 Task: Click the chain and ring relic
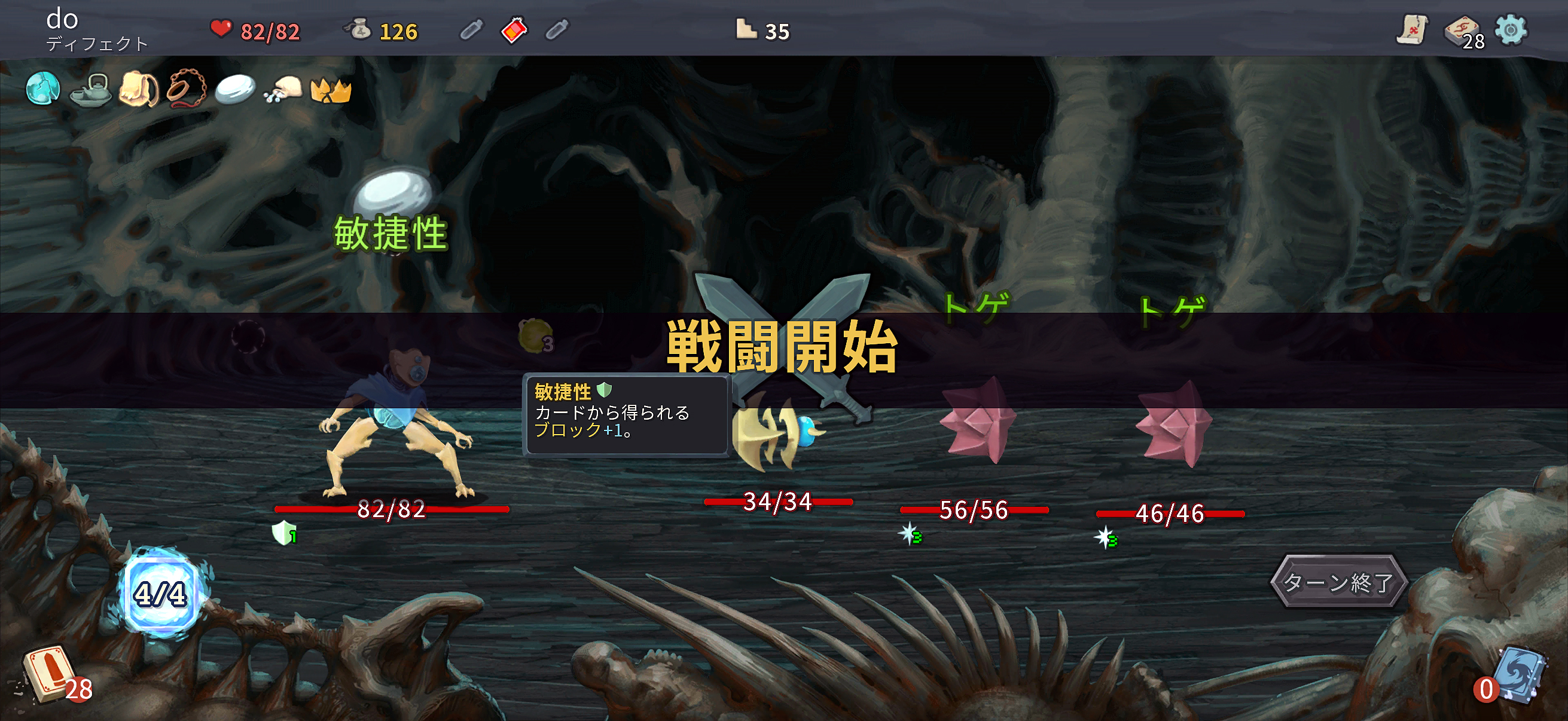pos(186,90)
